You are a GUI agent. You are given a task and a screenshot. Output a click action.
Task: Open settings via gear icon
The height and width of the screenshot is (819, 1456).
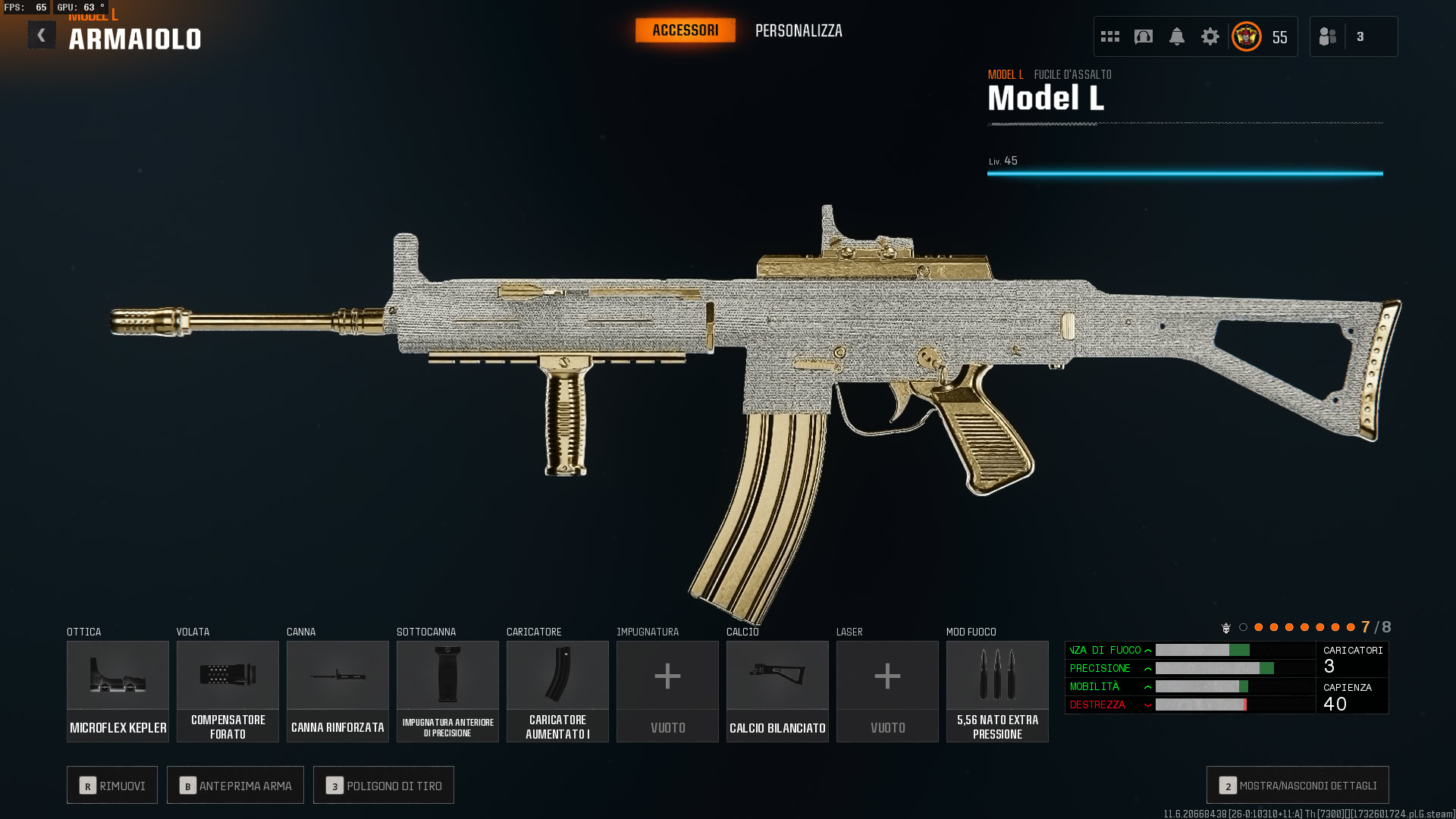(x=1210, y=36)
